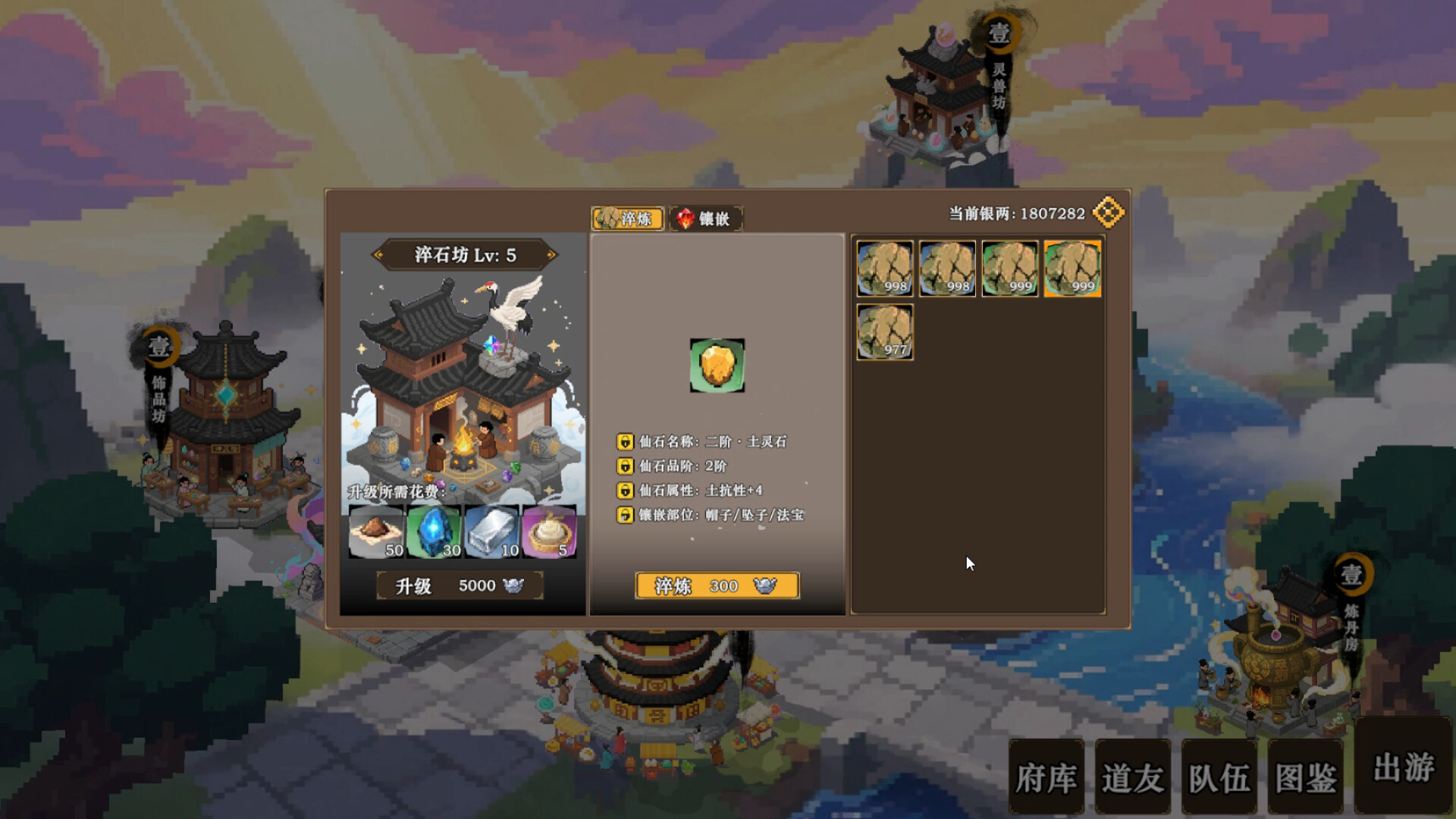Click the gold currency icon beside 当前银两

click(1107, 212)
